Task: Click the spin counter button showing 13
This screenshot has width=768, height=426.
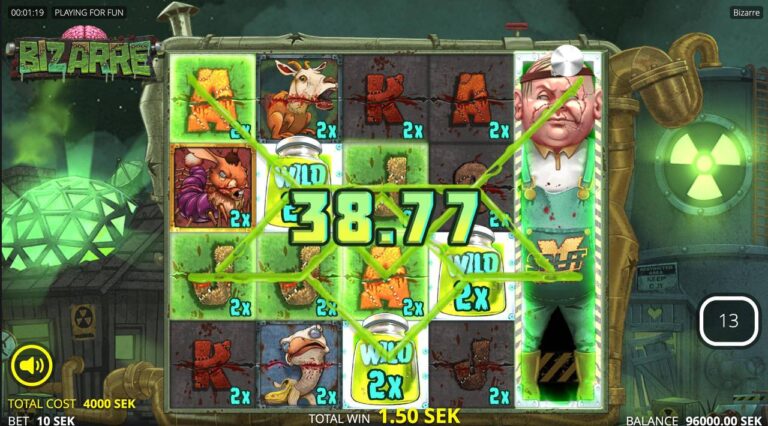Action: click(x=728, y=320)
